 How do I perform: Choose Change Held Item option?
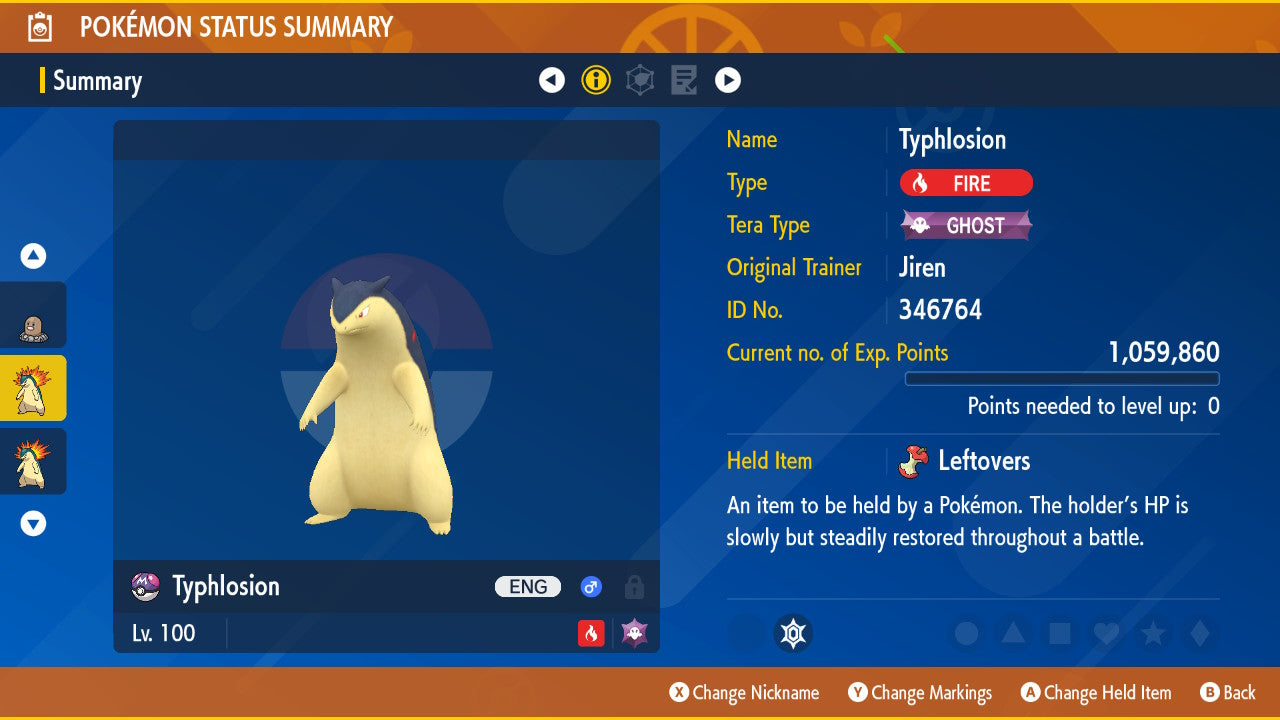coord(1095,693)
